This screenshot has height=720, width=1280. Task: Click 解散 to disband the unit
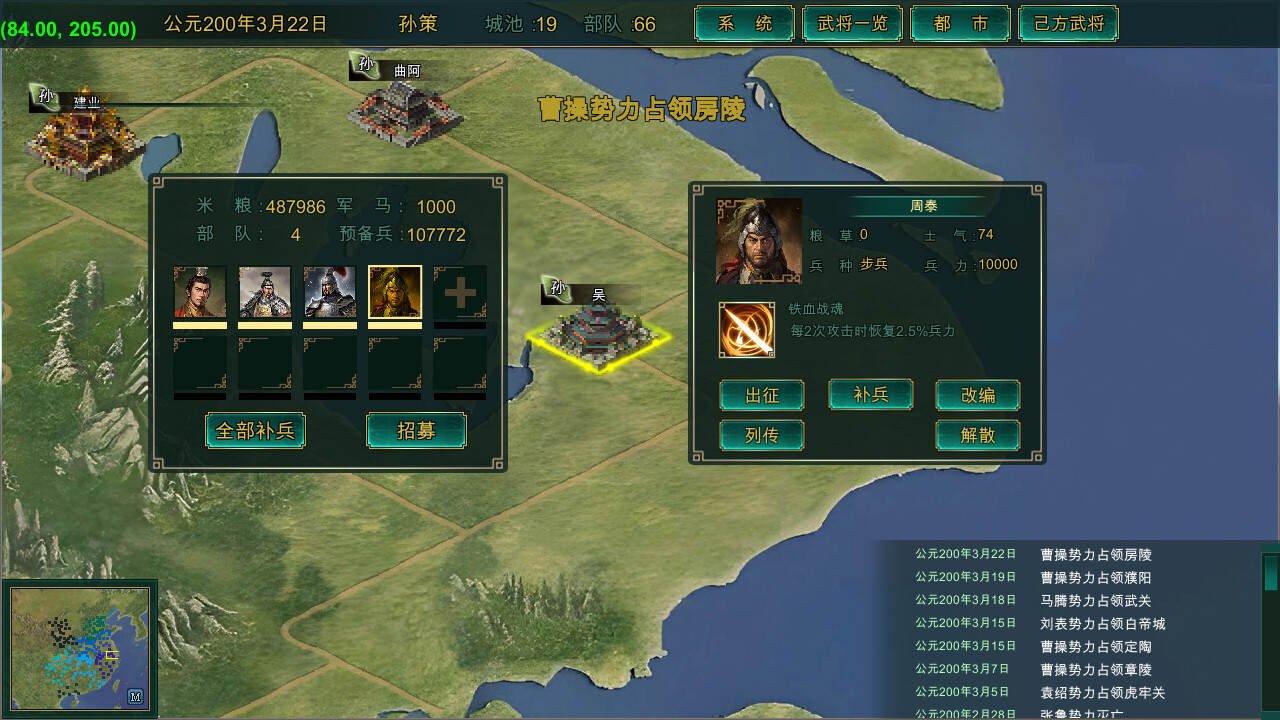pyautogui.click(x=978, y=435)
